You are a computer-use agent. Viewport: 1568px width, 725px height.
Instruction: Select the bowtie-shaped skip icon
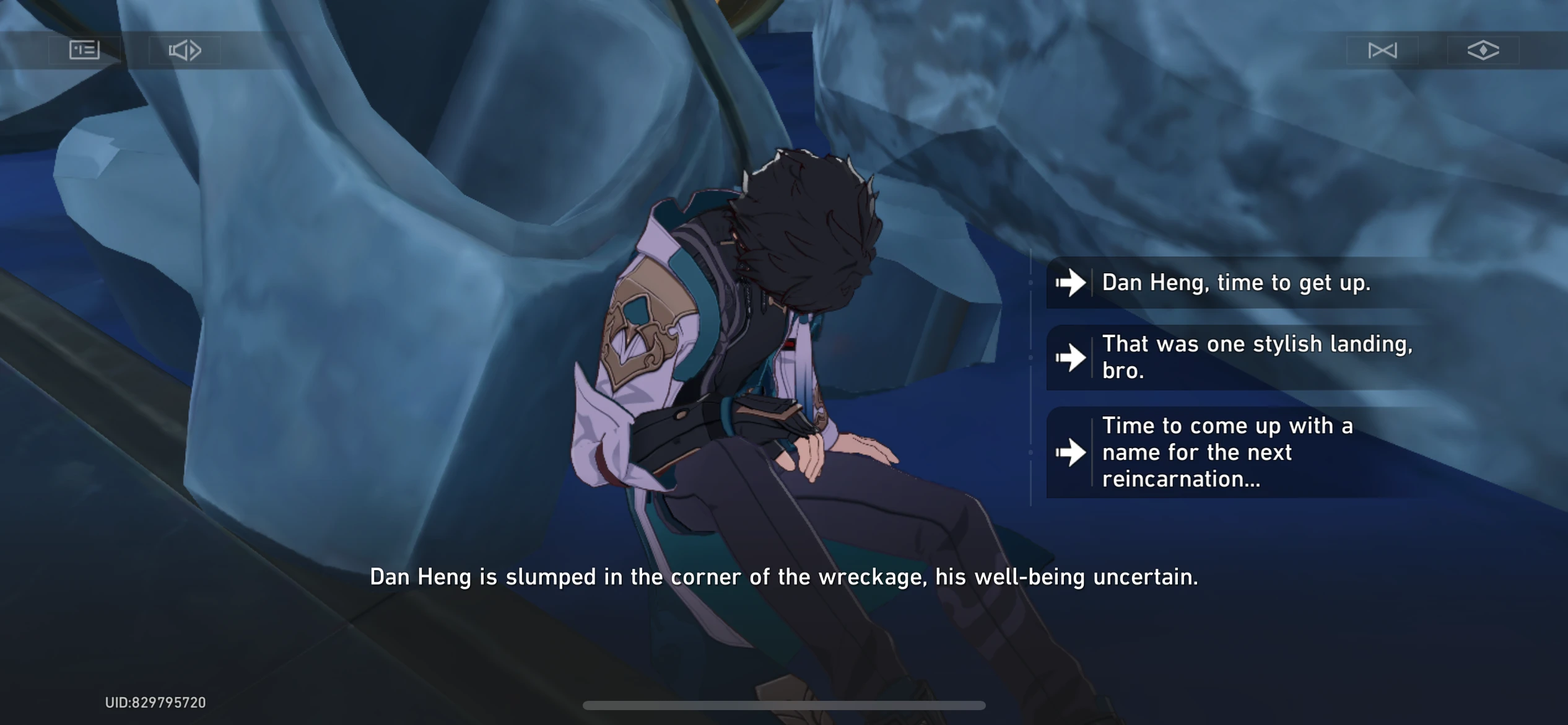pyautogui.click(x=1382, y=50)
